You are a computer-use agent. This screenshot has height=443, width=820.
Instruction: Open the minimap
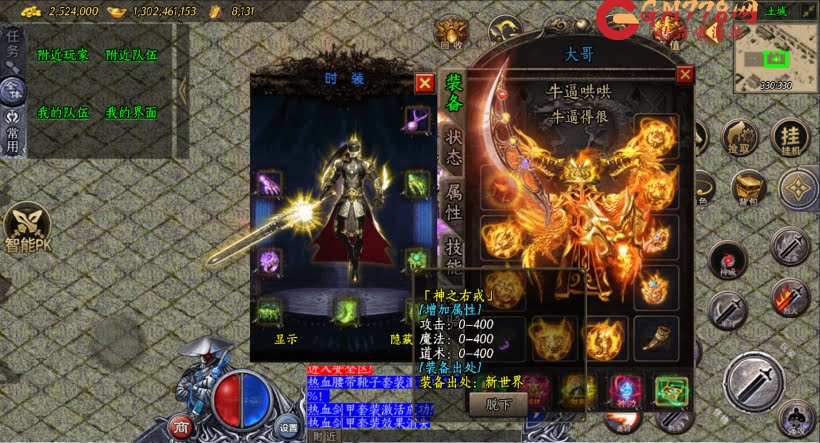(775, 57)
